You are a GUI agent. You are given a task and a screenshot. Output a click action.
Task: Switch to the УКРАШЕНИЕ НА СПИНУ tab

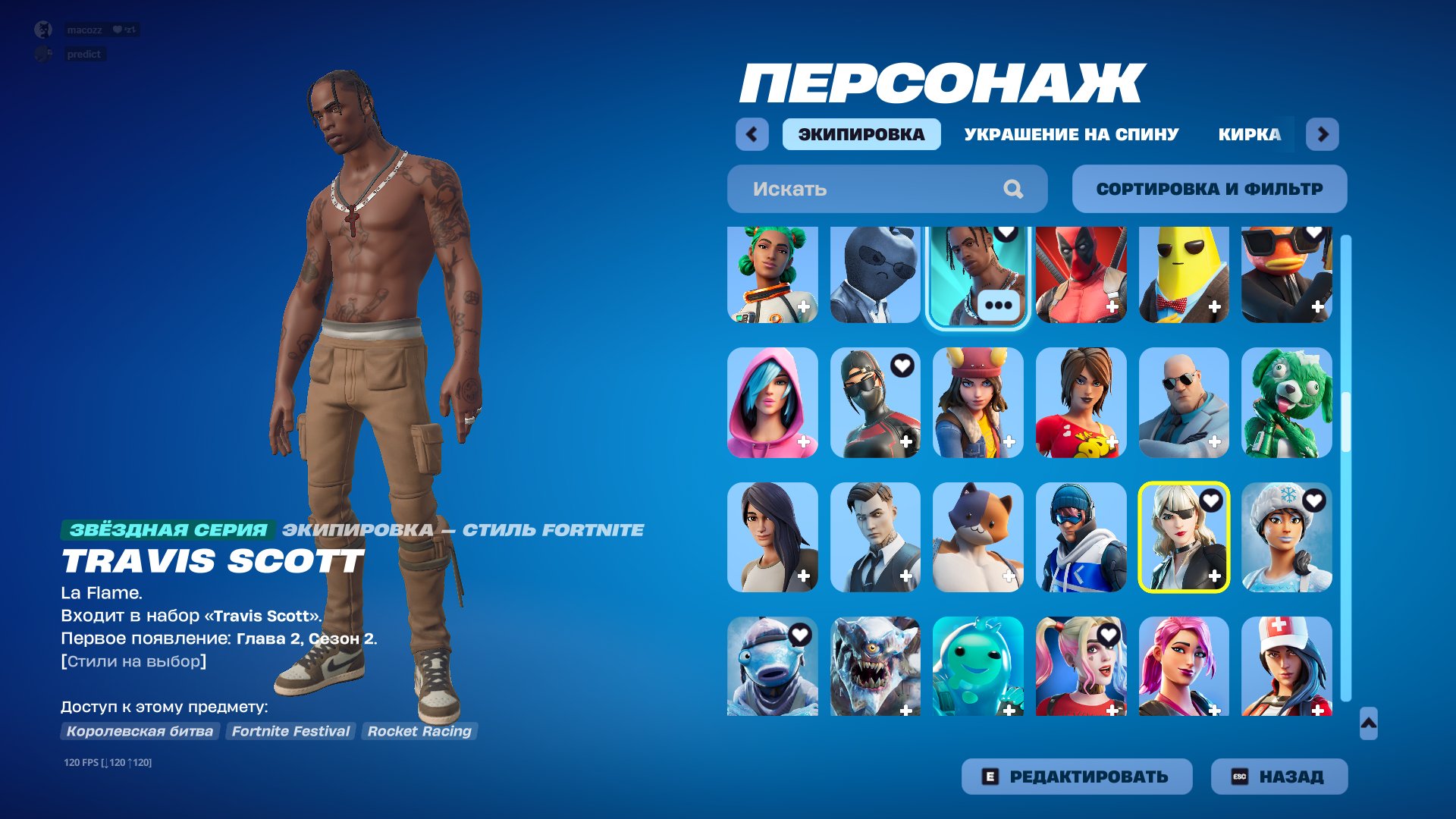pyautogui.click(x=1071, y=134)
